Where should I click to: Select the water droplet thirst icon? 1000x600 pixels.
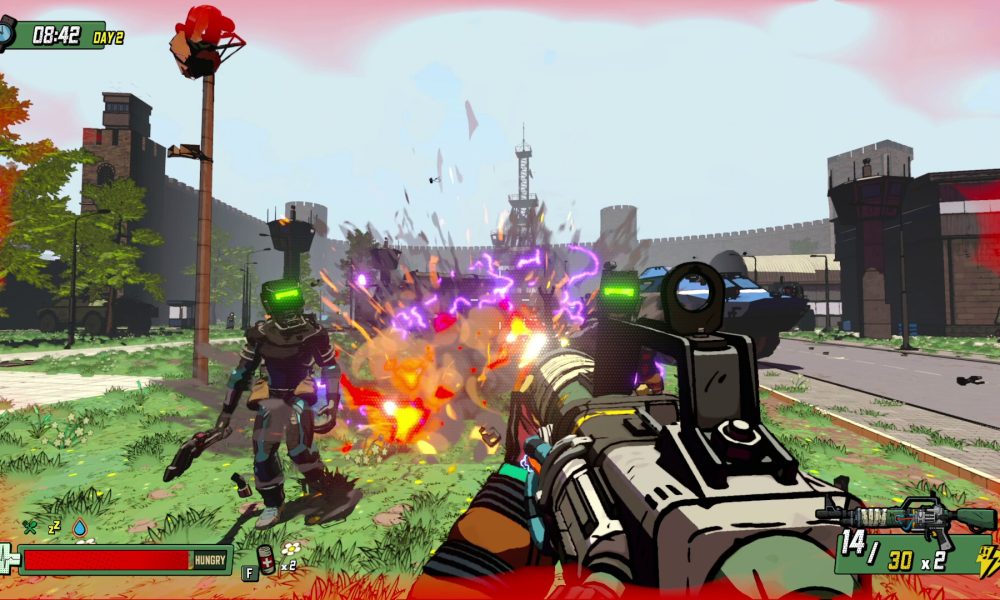point(79,527)
